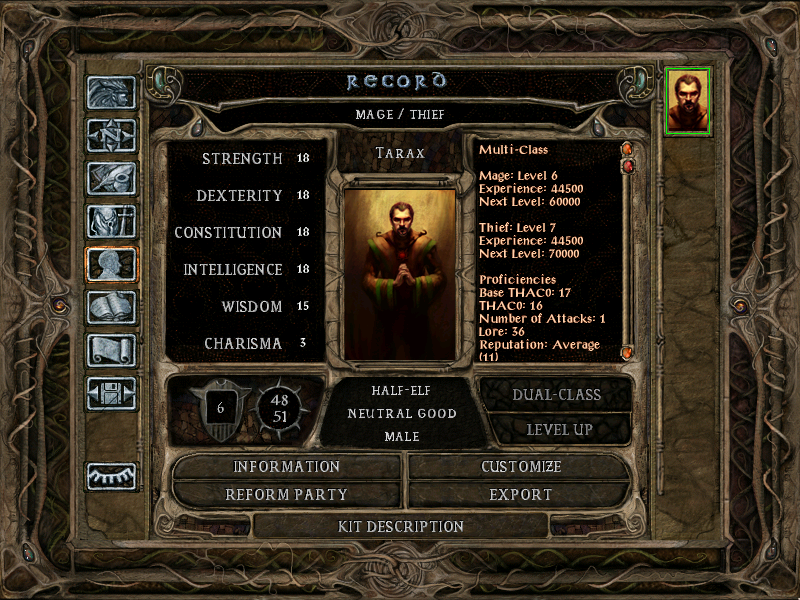Click the stats text scroll-up arrow
The width and height of the screenshot is (800, 600).
(627, 150)
